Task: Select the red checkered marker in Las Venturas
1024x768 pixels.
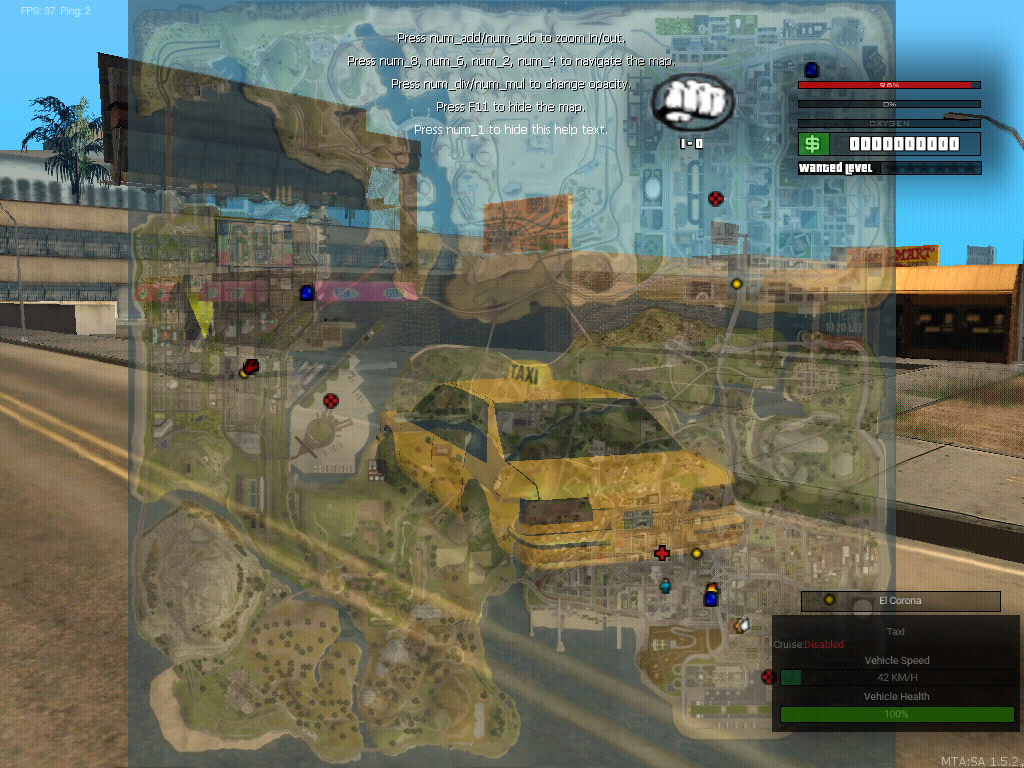Action: pos(715,199)
